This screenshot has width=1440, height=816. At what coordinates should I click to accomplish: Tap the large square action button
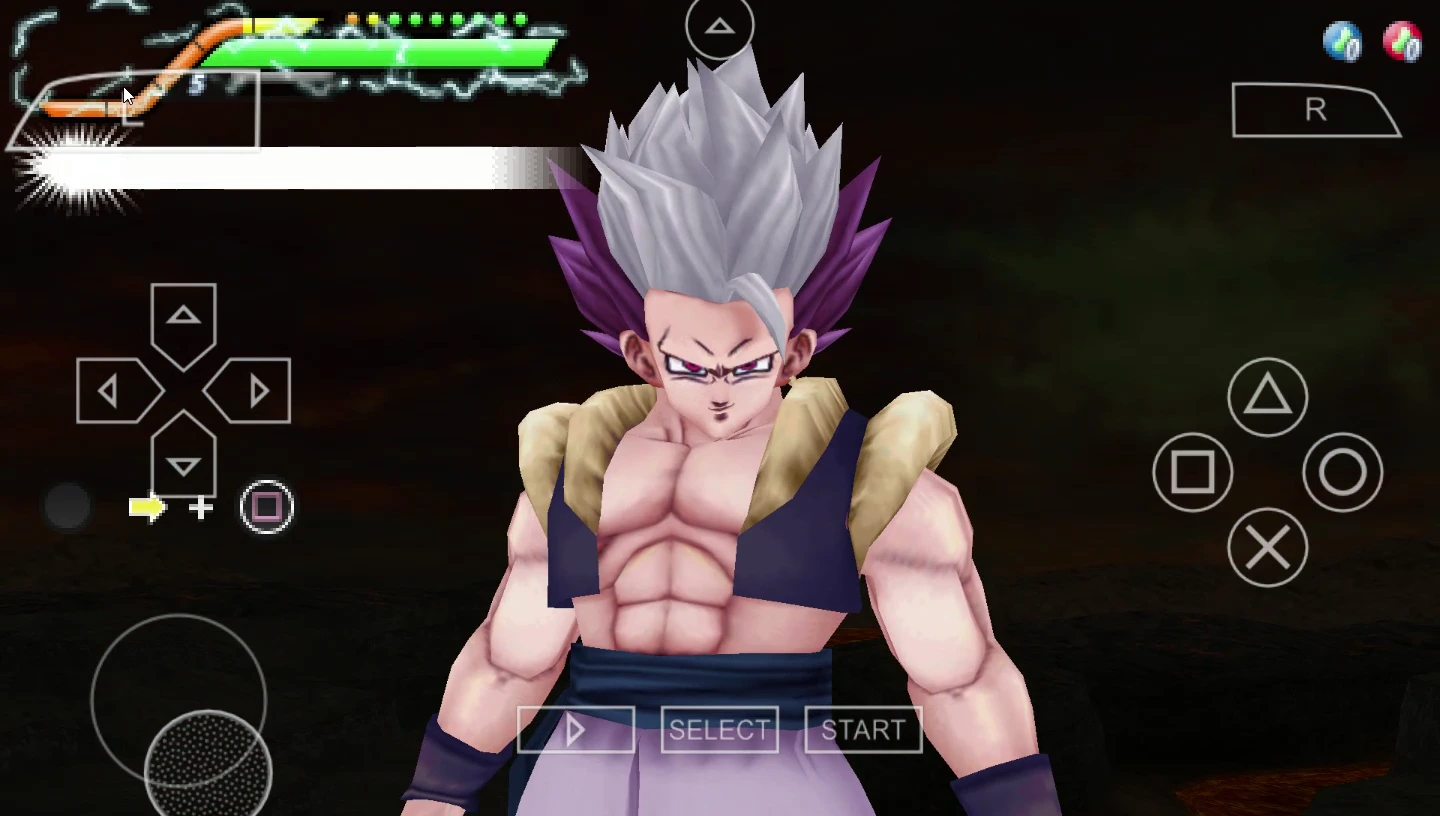point(1192,472)
